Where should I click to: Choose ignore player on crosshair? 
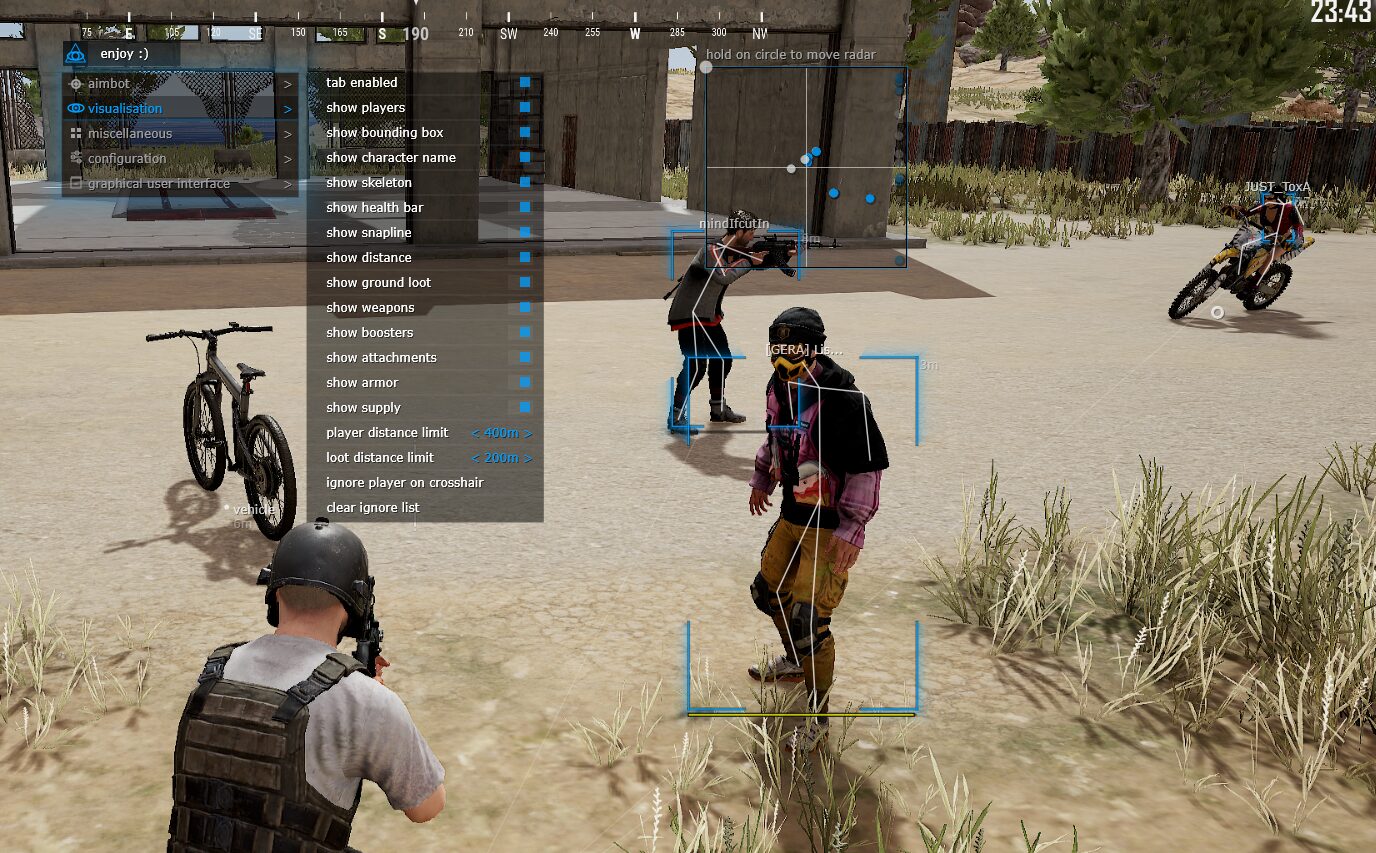(x=405, y=483)
